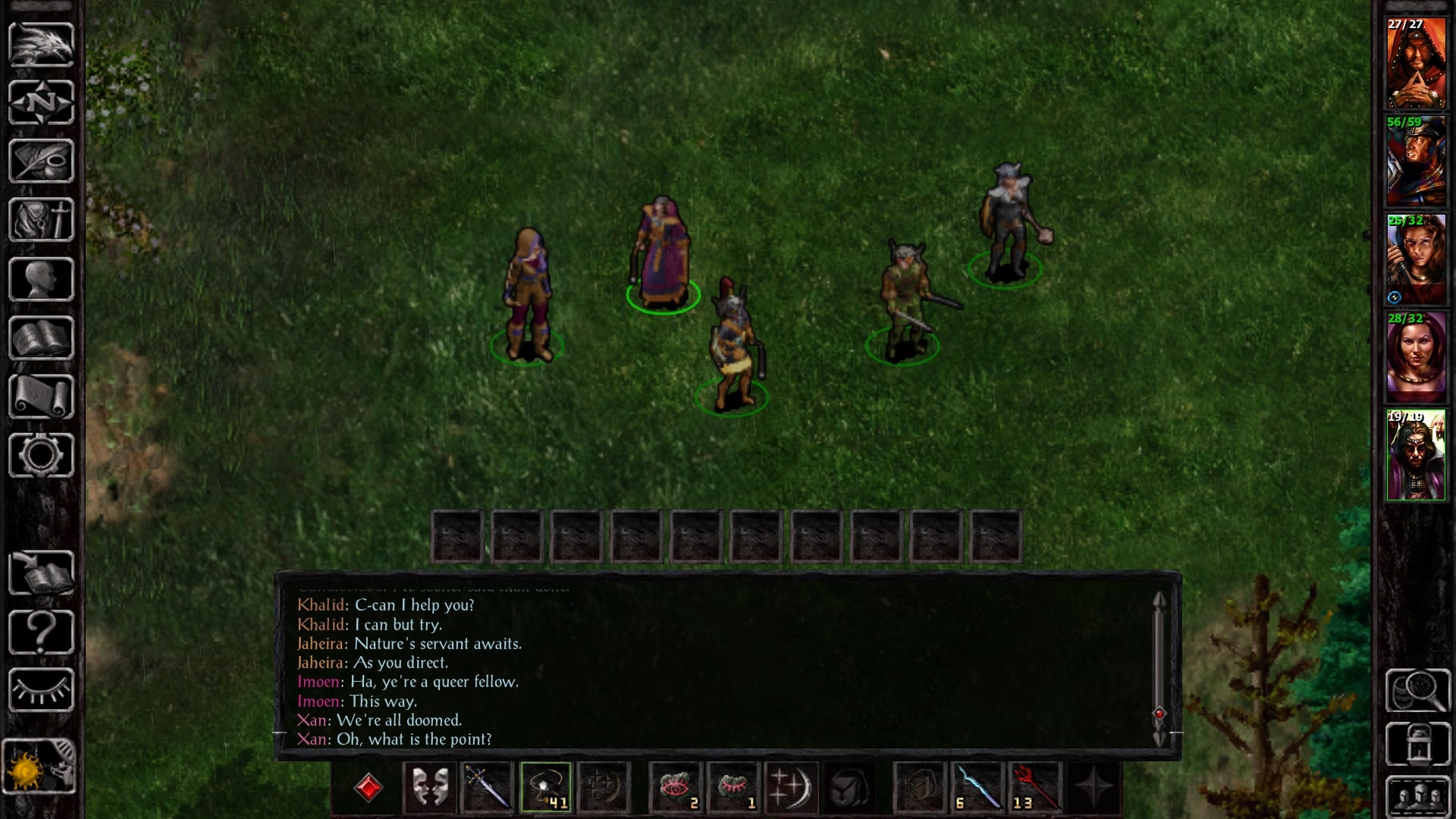This screenshot has height=819, width=1456.
Task: Open help with the question mark button
Action: [x=41, y=632]
